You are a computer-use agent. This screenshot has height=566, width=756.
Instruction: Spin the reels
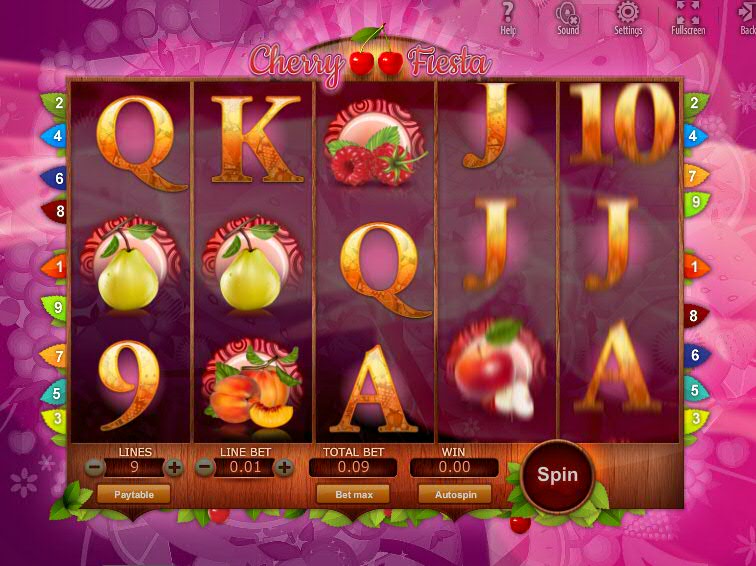[557, 475]
